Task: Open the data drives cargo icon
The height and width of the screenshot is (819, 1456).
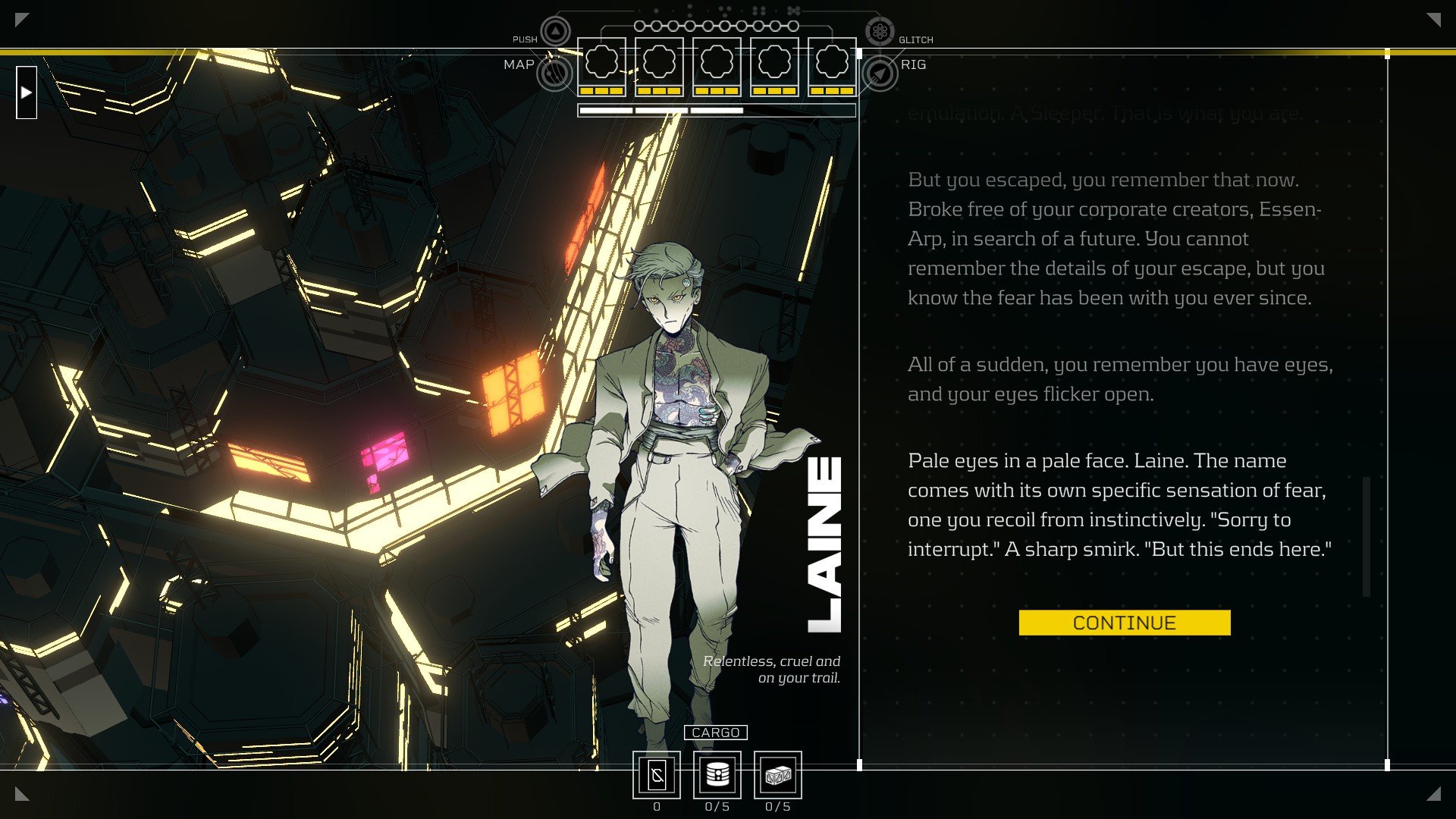Action: coord(717,776)
